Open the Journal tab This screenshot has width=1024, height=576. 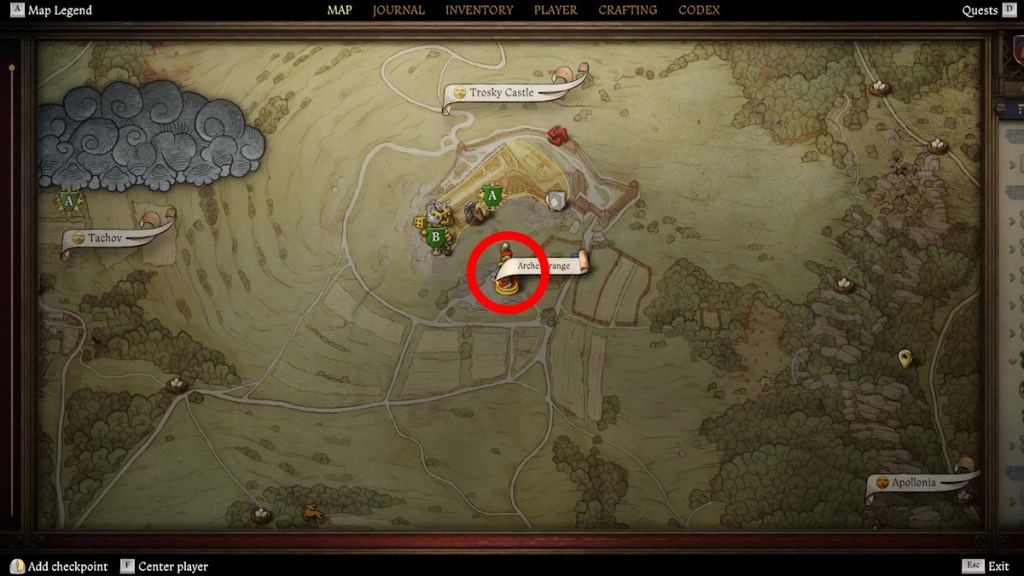click(x=398, y=10)
